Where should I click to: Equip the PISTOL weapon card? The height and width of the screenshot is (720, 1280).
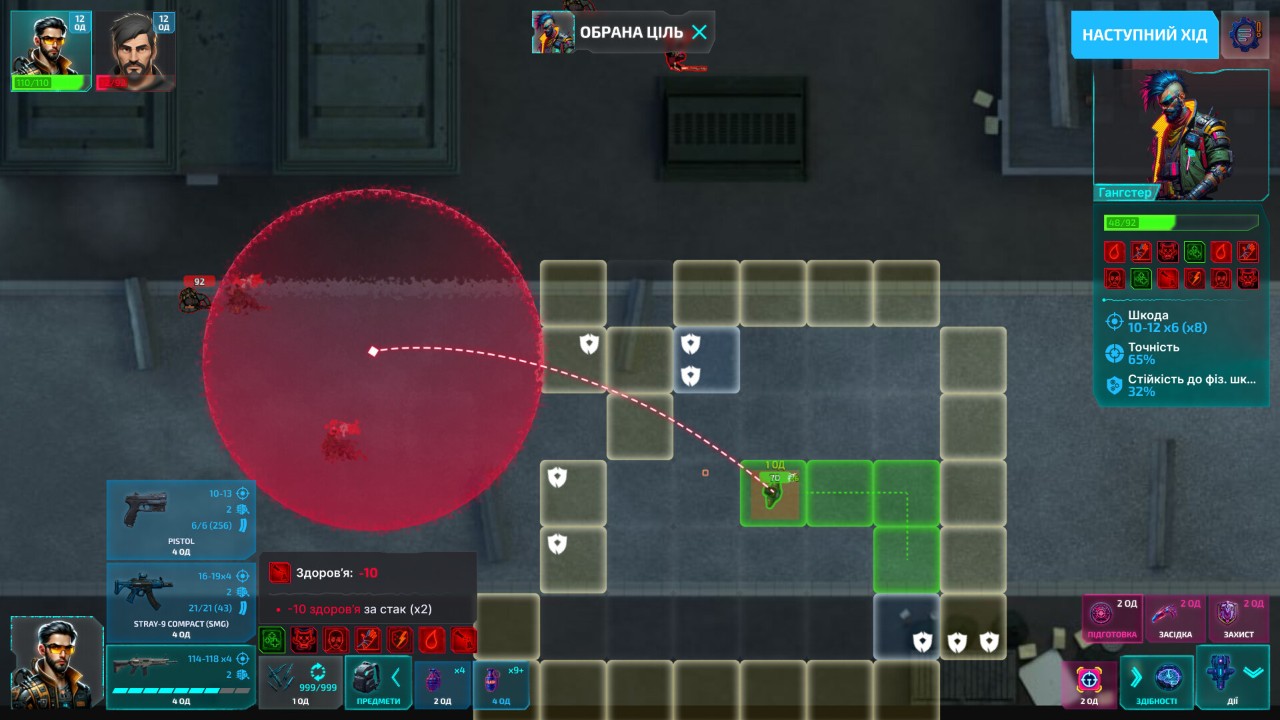180,518
